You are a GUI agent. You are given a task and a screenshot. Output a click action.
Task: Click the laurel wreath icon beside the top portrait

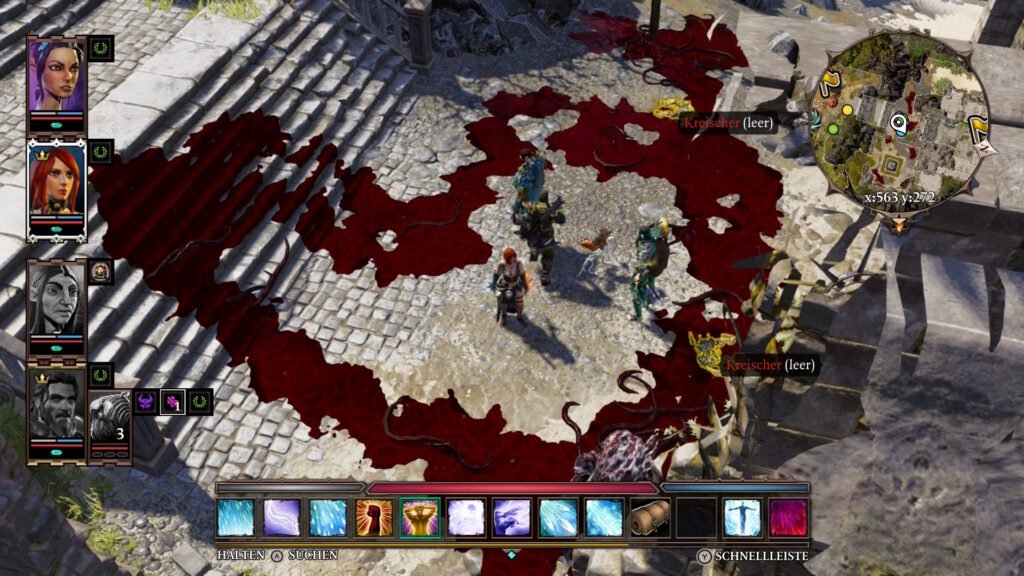point(101,48)
